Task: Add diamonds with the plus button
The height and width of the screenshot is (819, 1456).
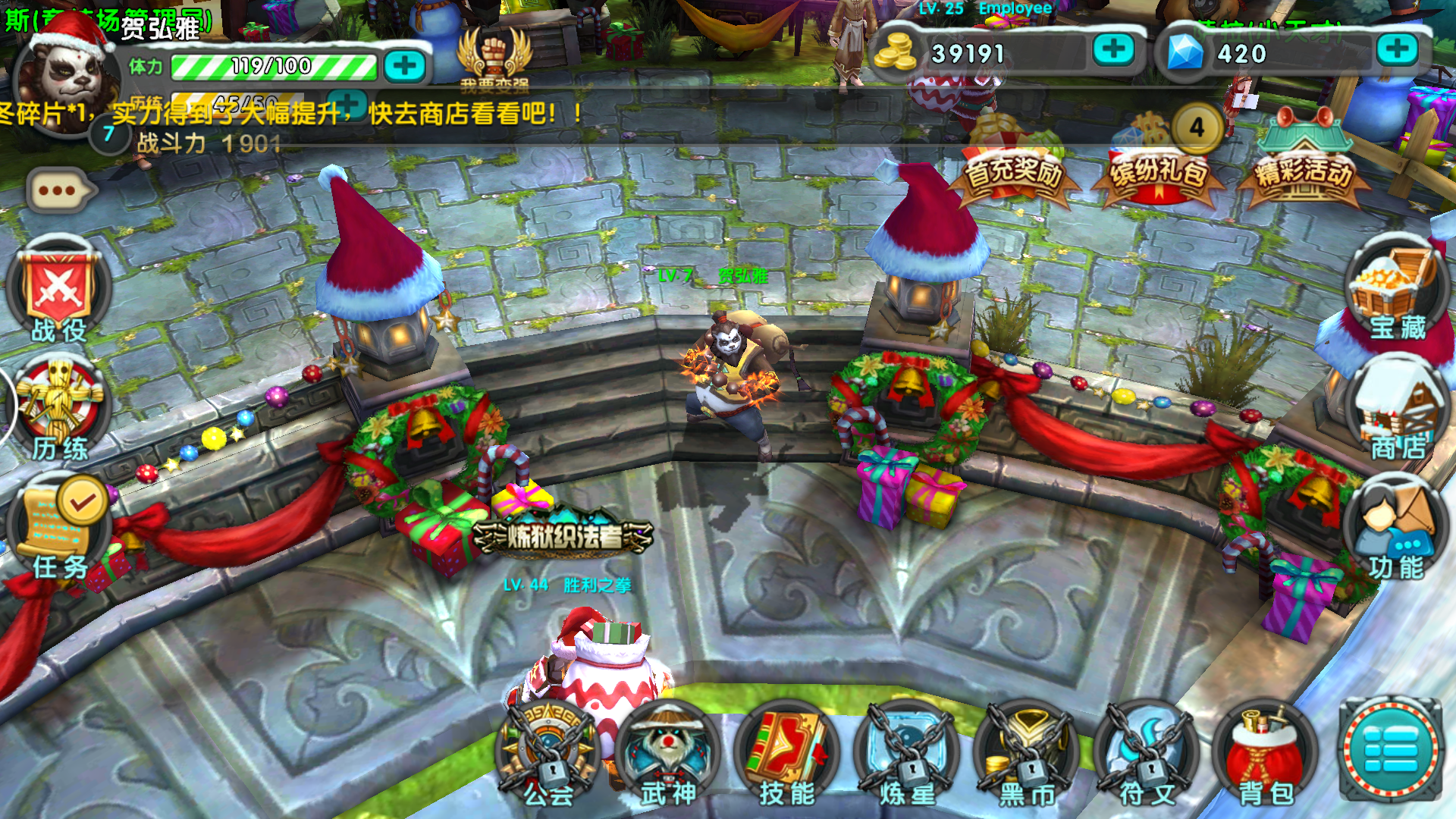Action: pos(1396,50)
